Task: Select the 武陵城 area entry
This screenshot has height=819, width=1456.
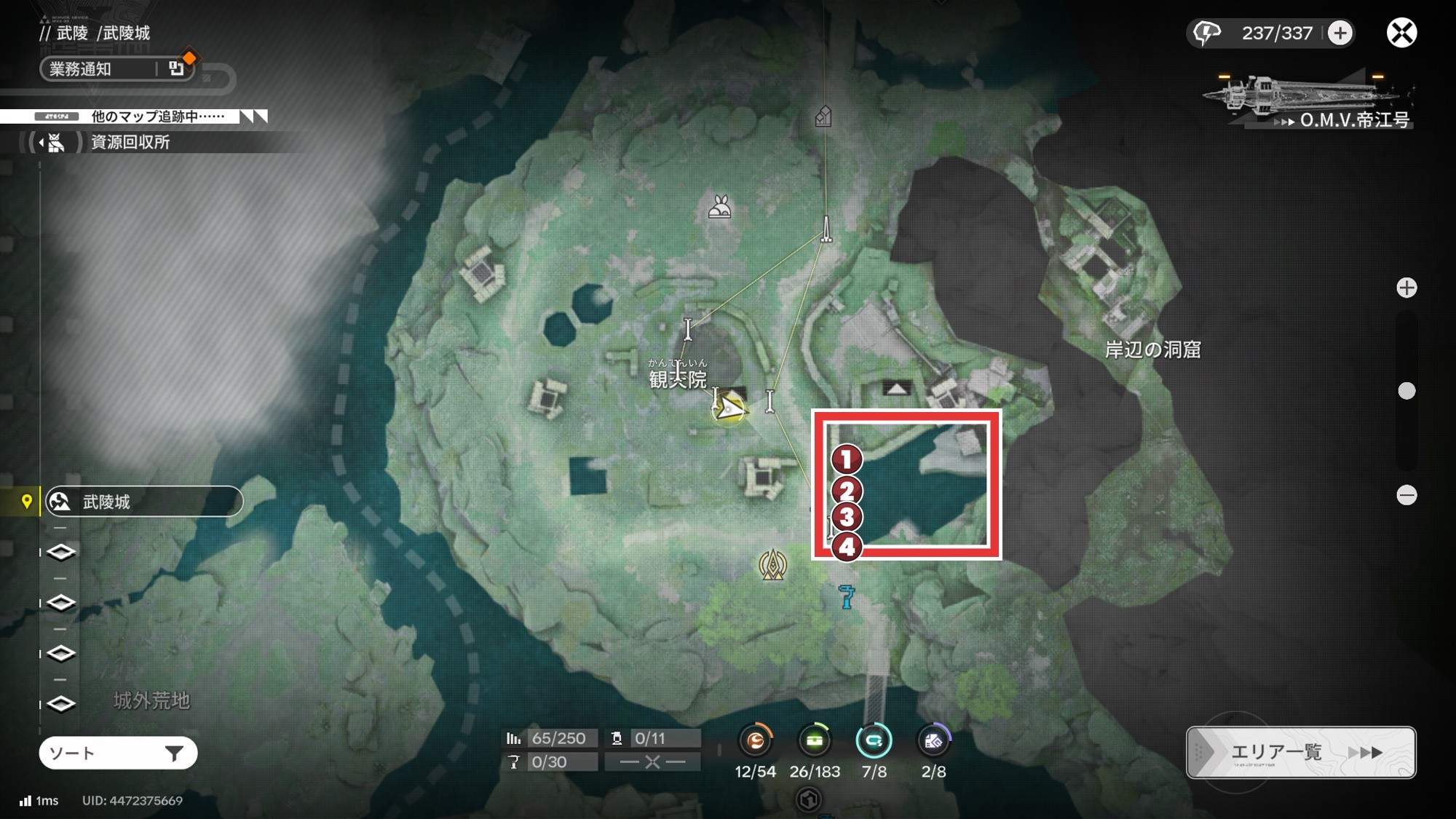Action: click(143, 502)
